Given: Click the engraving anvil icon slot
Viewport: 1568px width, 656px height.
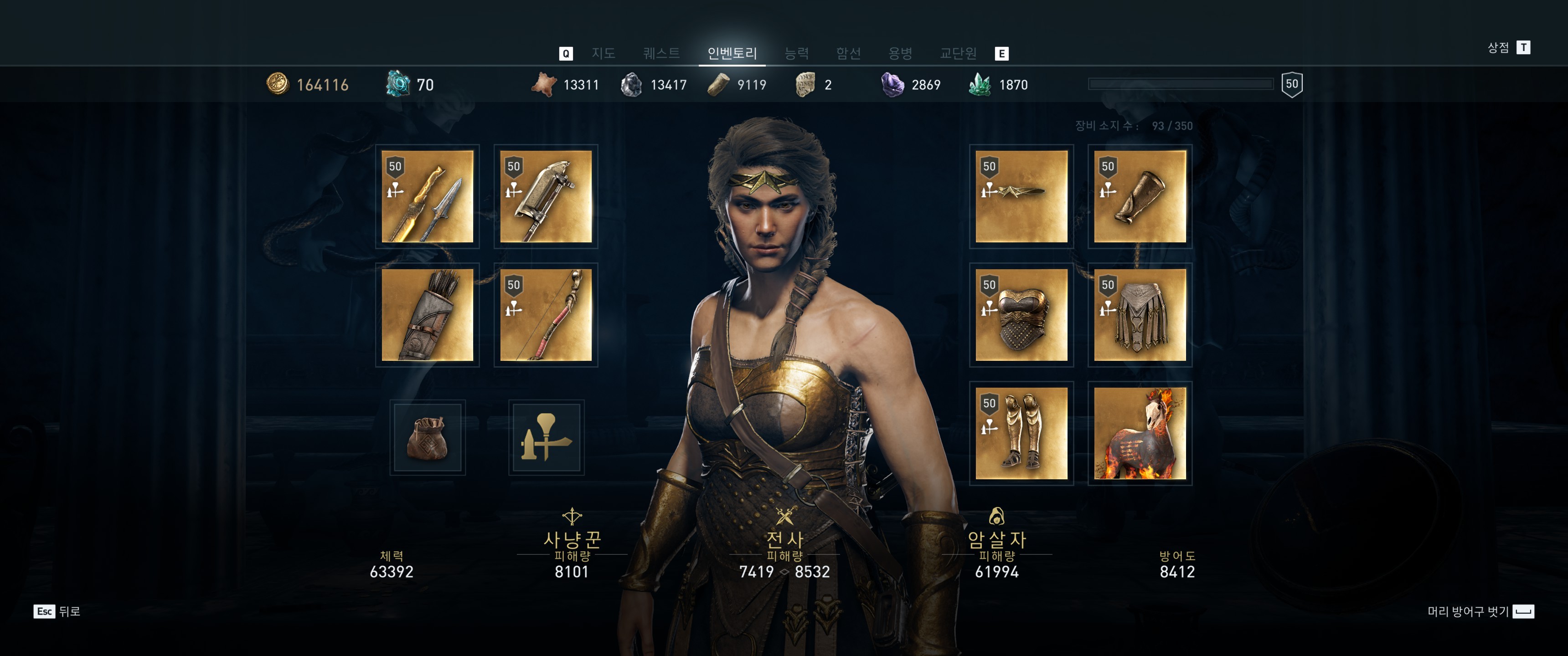Looking at the screenshot, I should 546,437.
